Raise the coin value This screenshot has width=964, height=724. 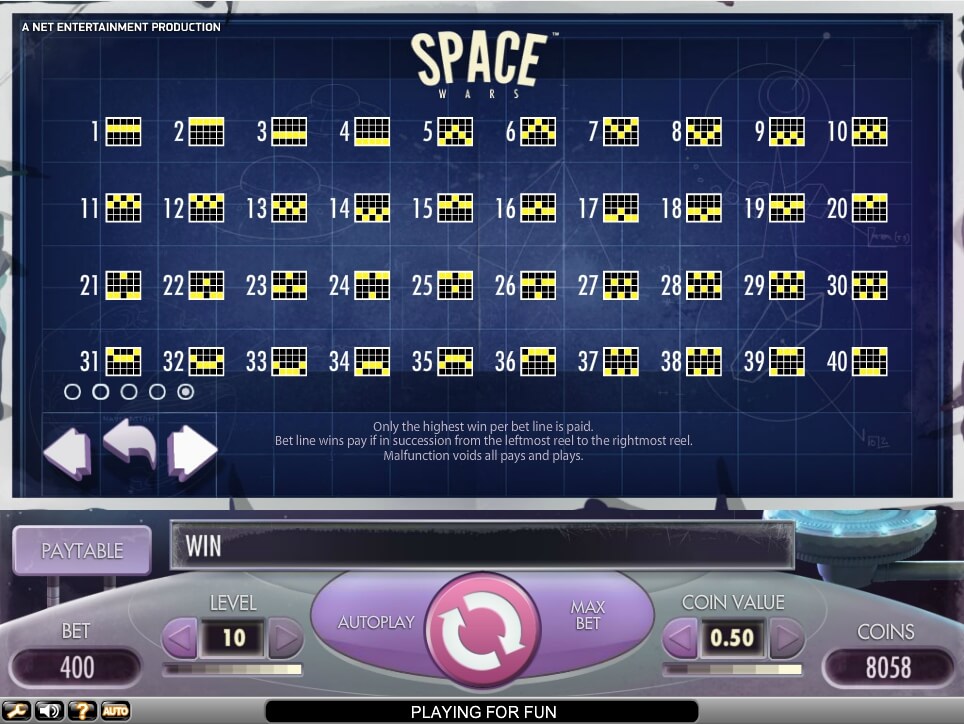click(x=786, y=637)
